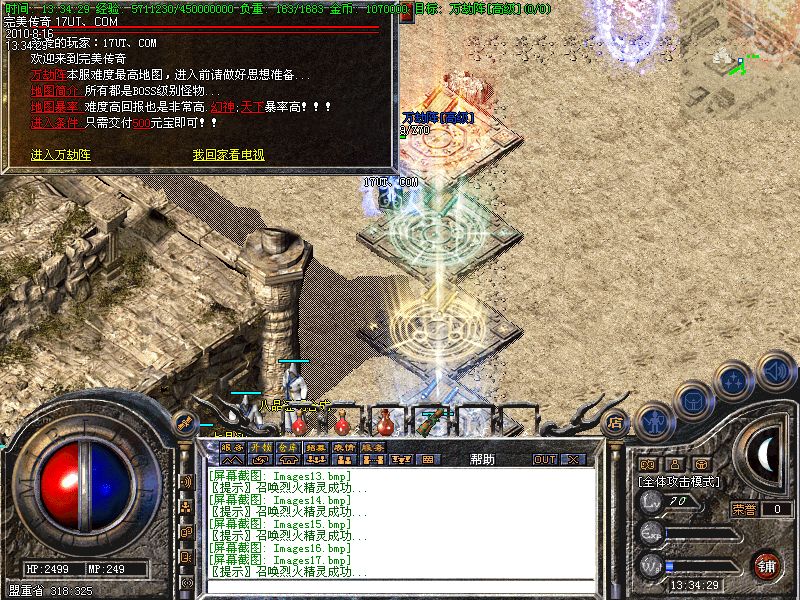The image size is (800, 600).
Task: Close the chat panel with X
Action: pyautogui.click(x=573, y=459)
